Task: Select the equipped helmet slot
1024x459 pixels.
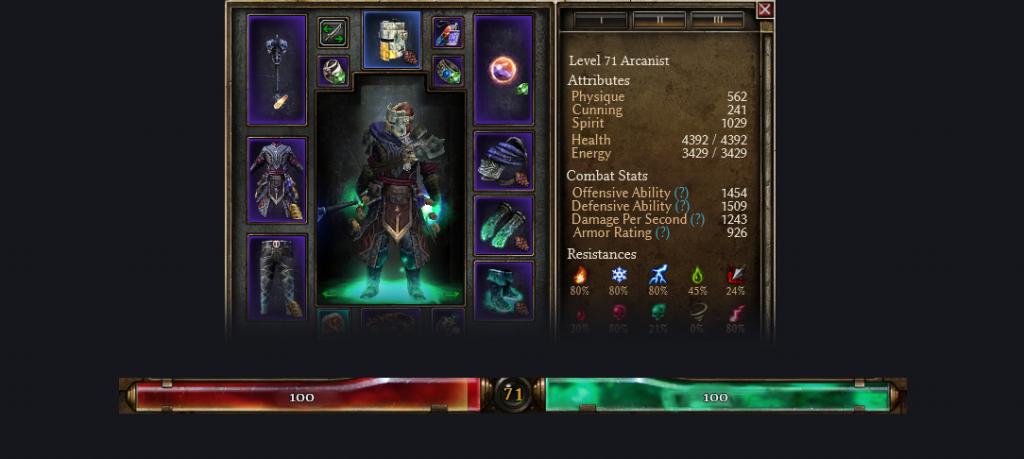Action: (391, 40)
